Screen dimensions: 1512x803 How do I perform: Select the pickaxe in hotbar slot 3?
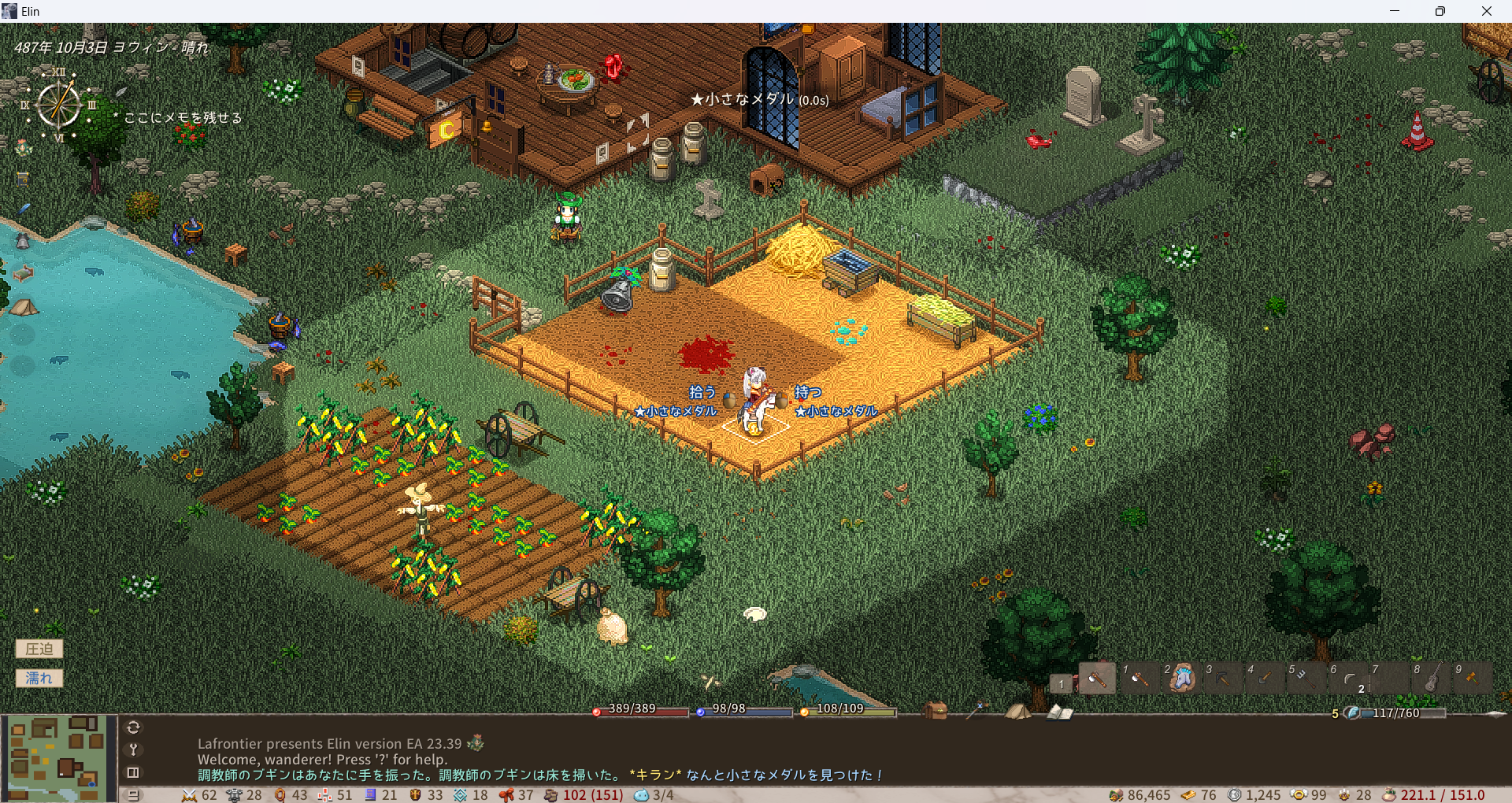1222,677
